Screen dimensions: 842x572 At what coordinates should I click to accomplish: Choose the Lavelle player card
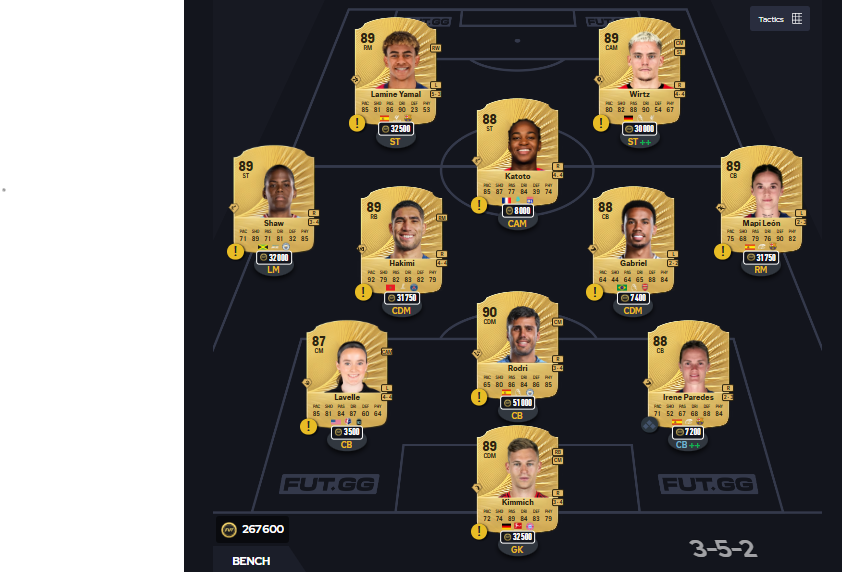point(346,370)
